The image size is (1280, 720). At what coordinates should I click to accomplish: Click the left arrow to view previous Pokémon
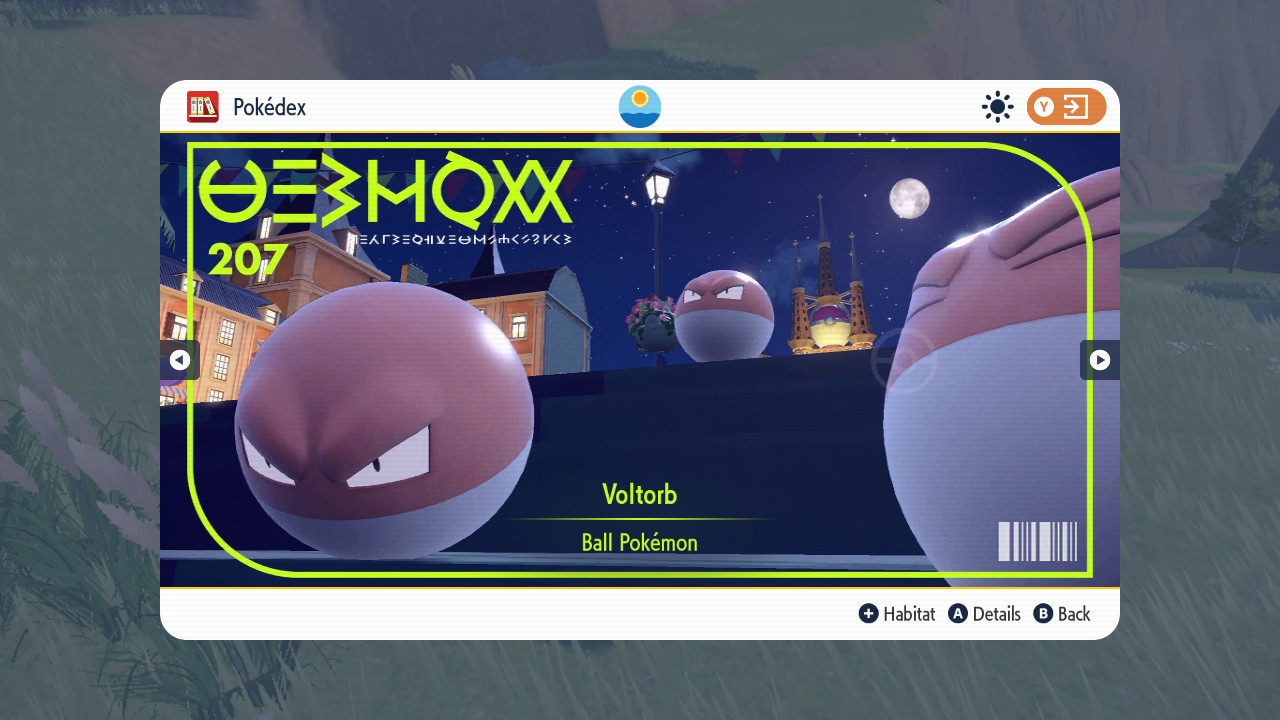[181, 360]
